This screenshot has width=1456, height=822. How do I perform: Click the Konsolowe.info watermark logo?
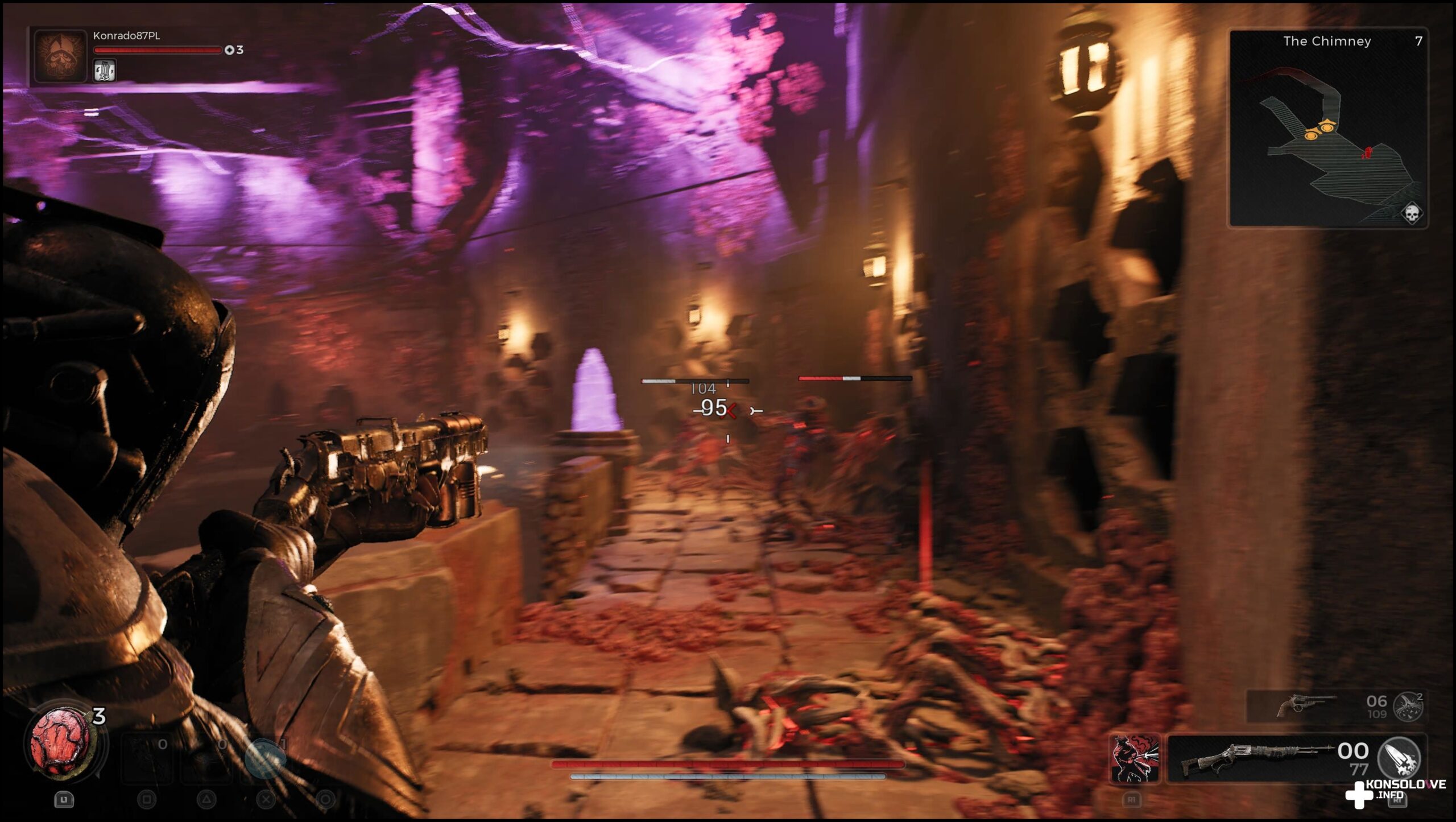point(1397,791)
